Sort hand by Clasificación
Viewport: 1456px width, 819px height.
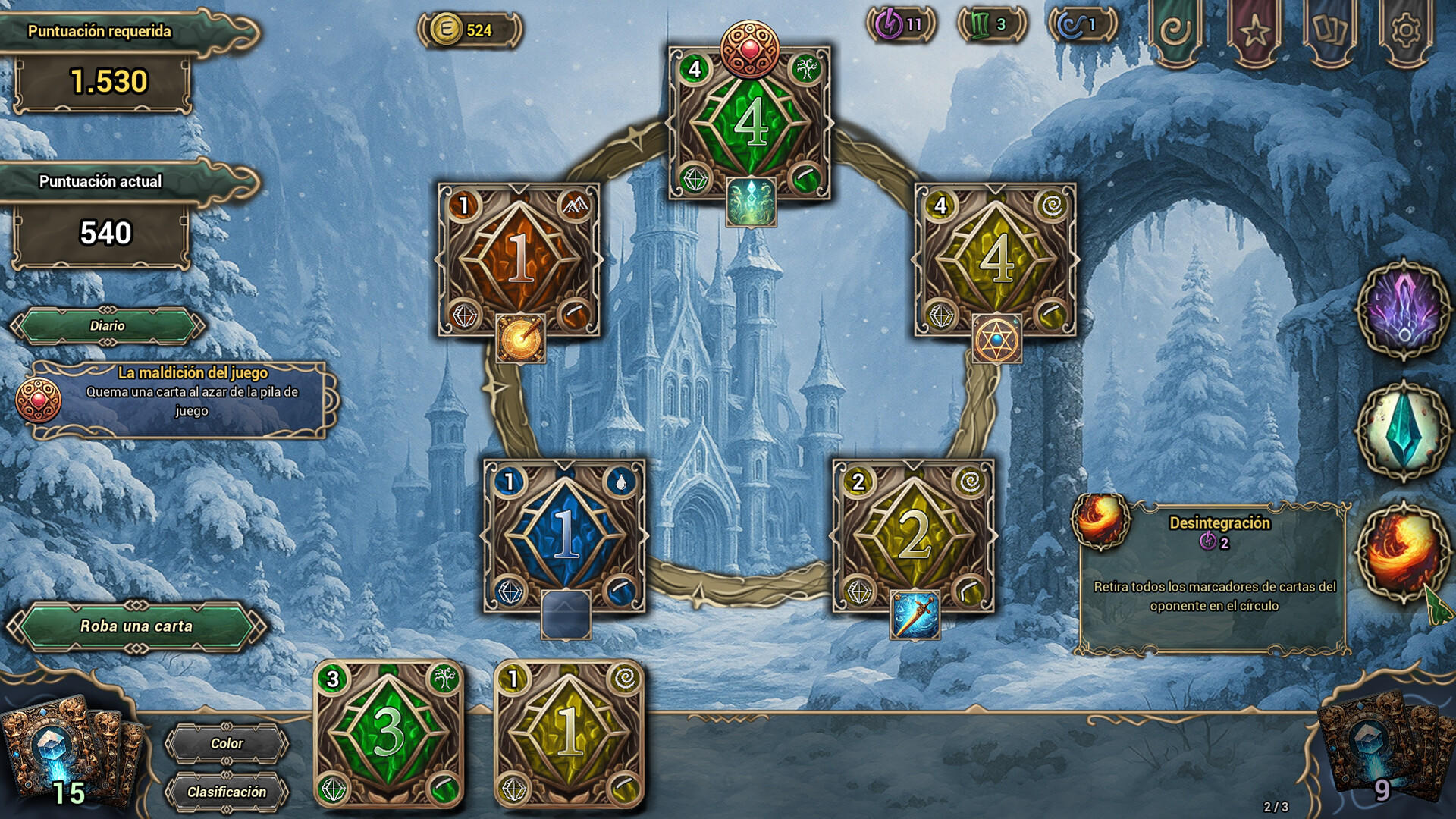pos(227,792)
